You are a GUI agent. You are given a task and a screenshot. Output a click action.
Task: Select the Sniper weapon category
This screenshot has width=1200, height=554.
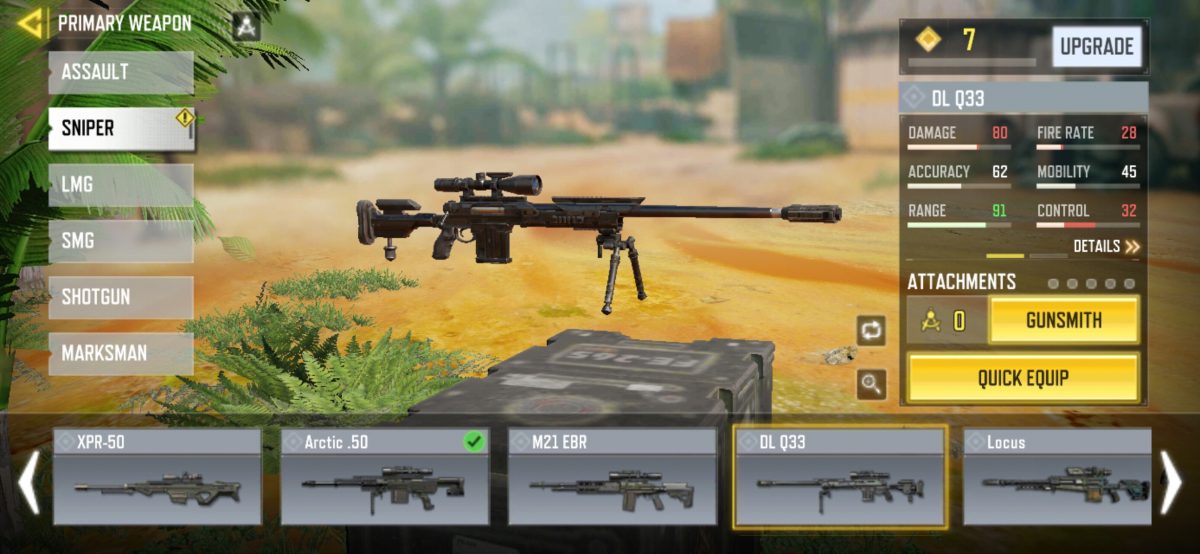[121, 129]
